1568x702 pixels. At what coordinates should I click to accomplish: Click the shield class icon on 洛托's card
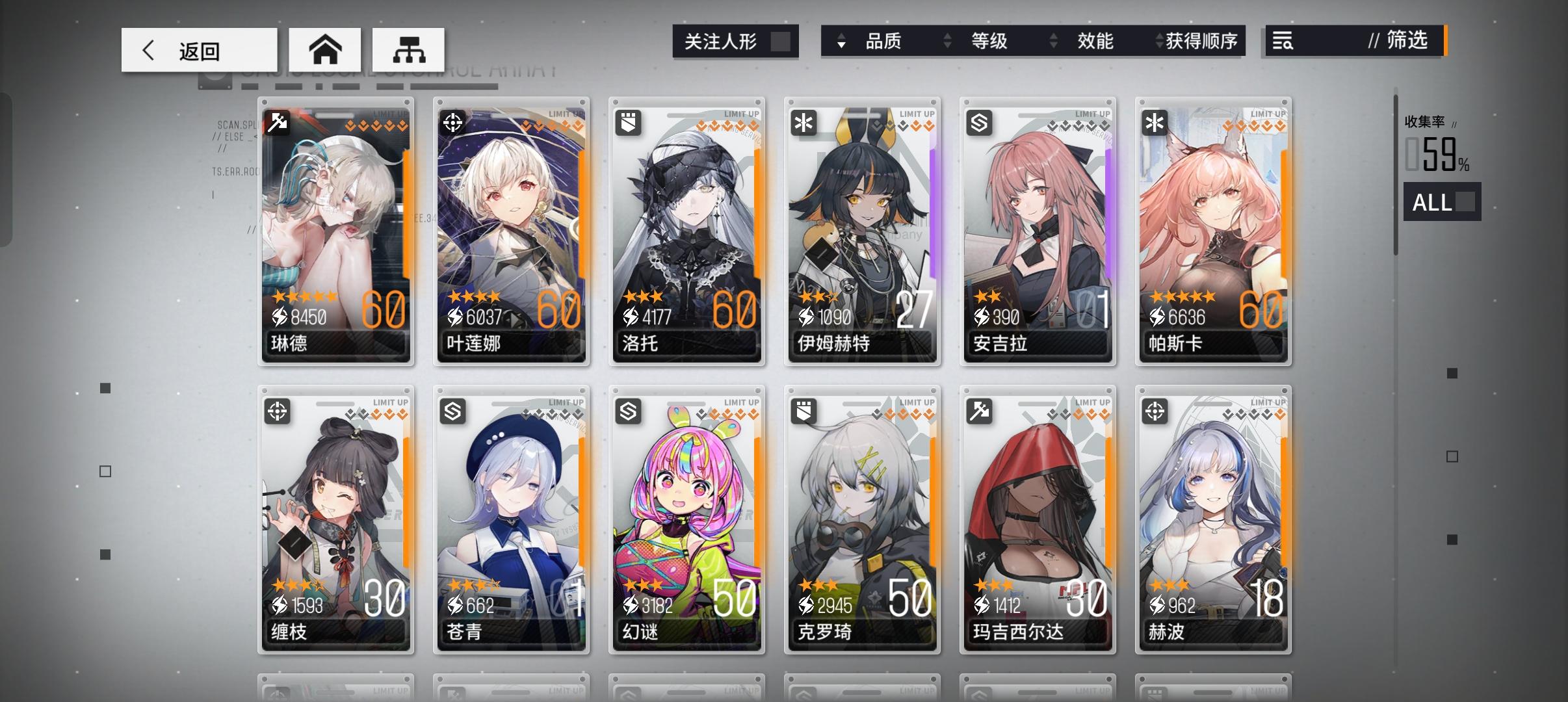(x=629, y=122)
